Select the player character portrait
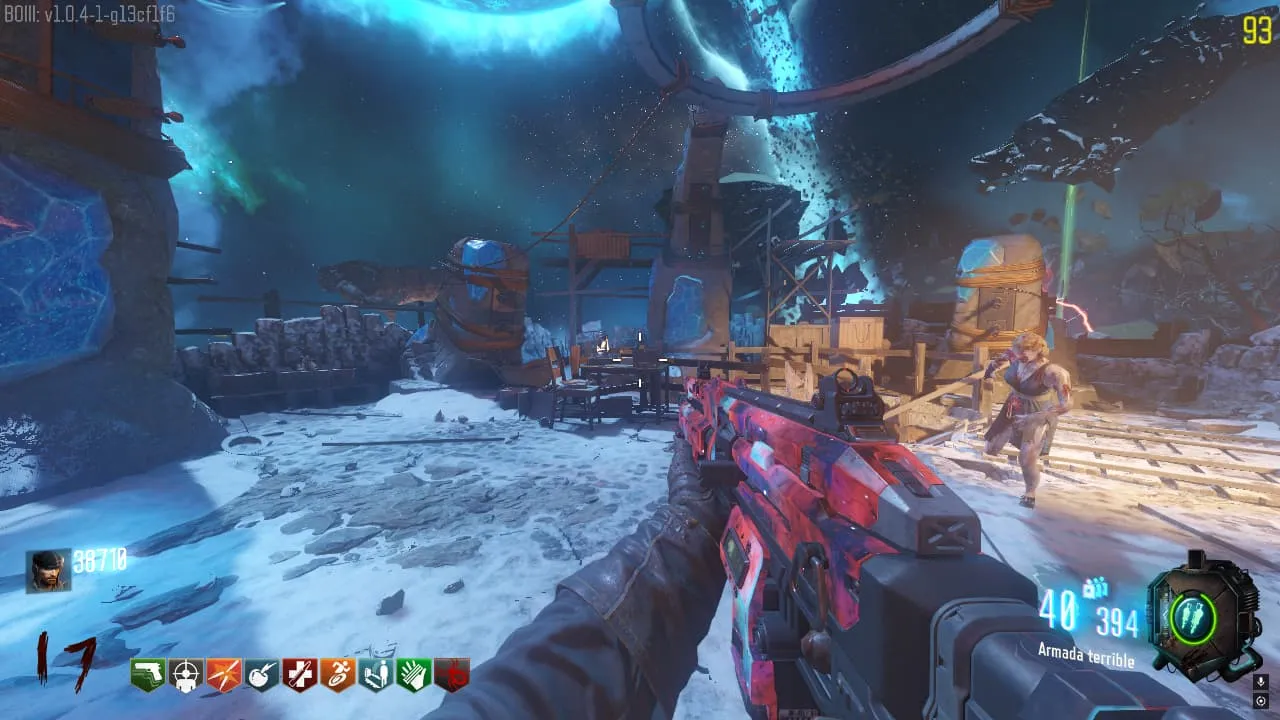 tap(48, 571)
